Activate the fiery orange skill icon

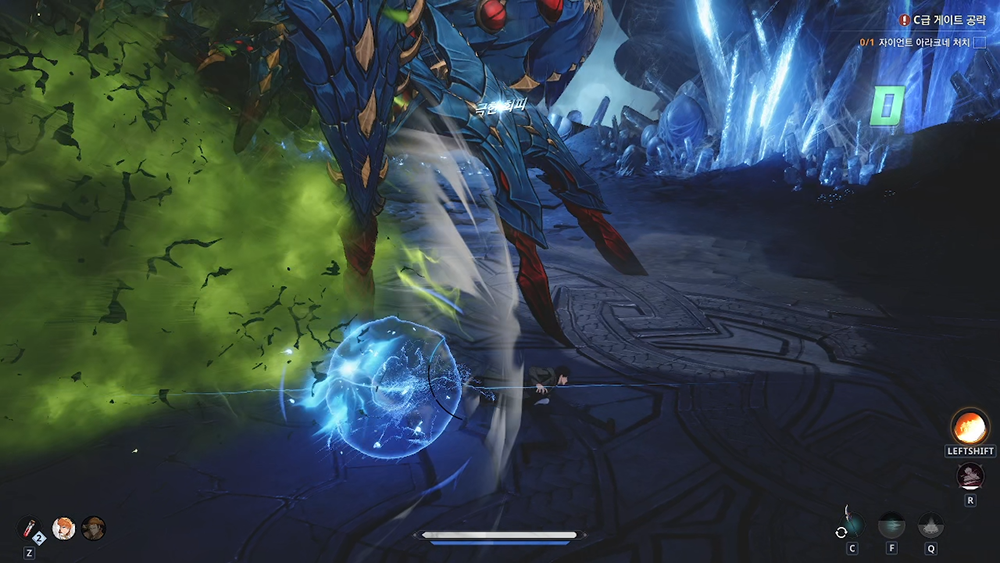[969, 426]
